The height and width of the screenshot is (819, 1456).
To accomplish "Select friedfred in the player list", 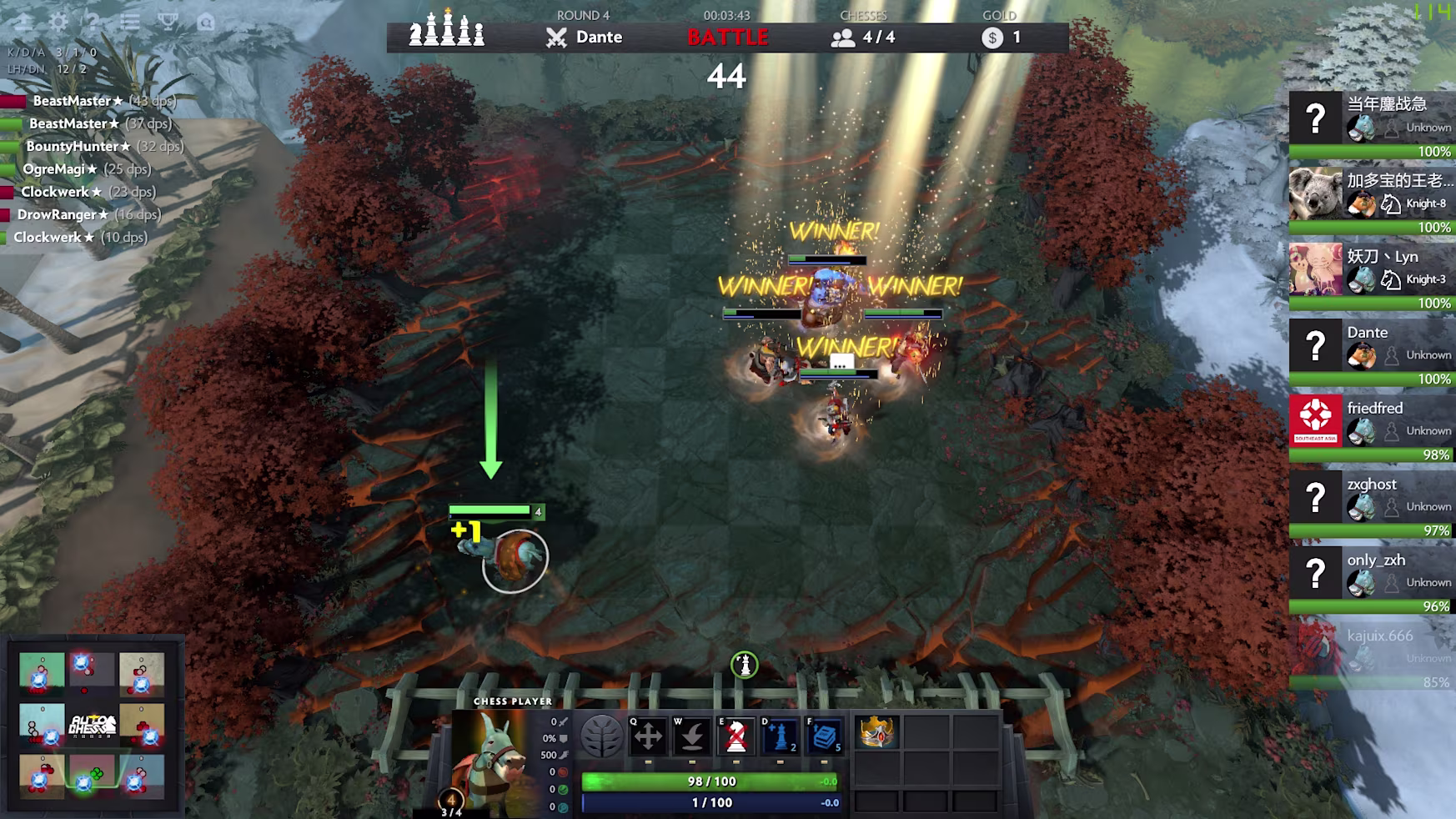I will (1371, 422).
